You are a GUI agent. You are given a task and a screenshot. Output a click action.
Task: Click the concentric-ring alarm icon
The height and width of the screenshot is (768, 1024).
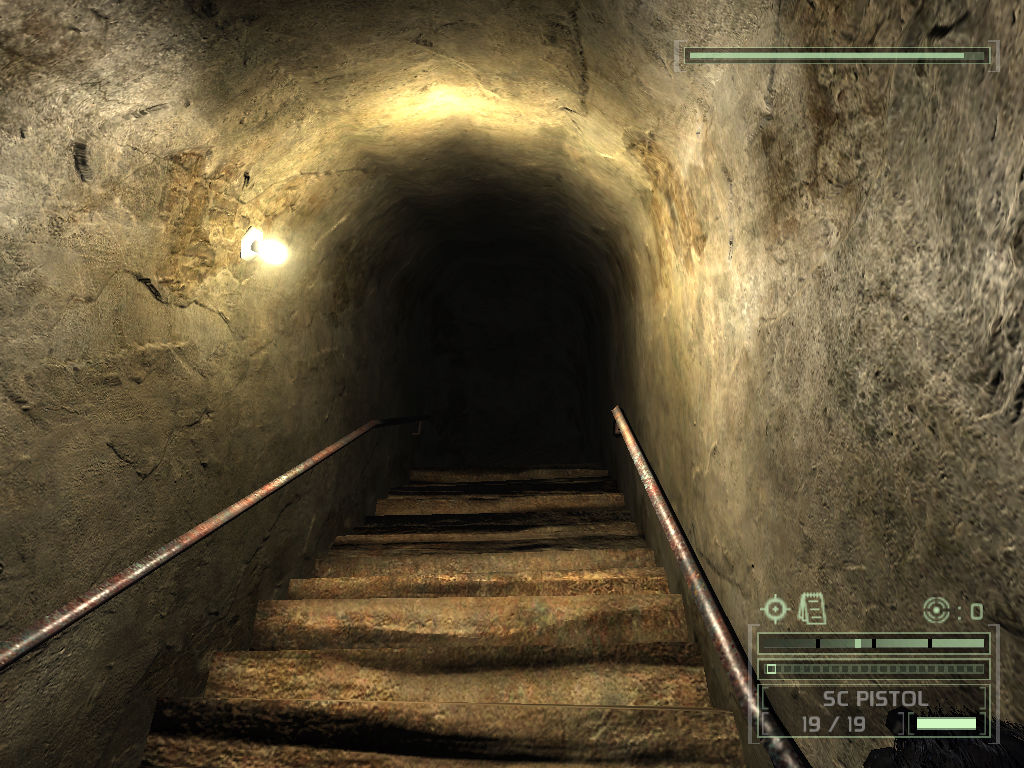(x=936, y=609)
